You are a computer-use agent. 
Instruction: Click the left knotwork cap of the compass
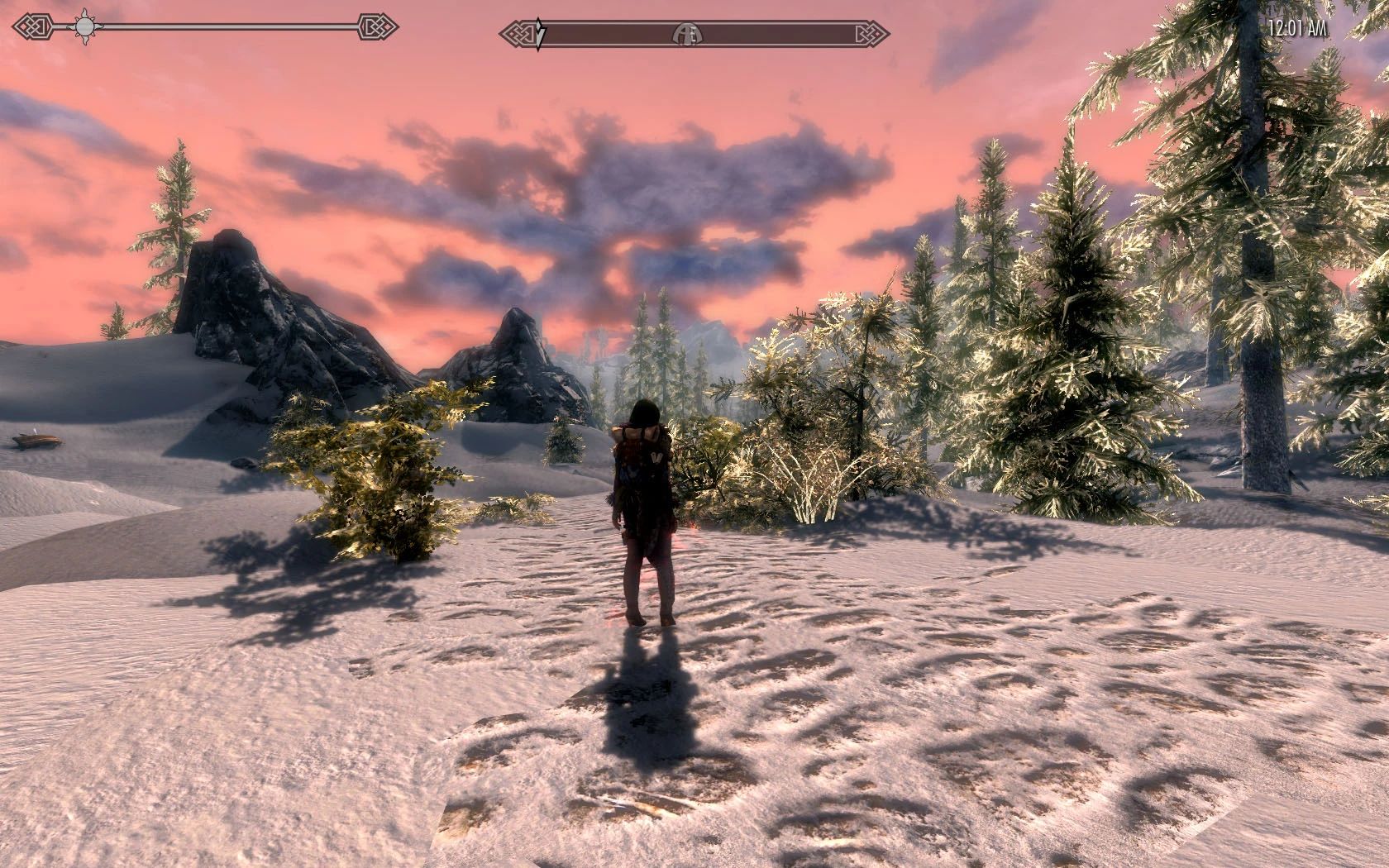[x=519, y=33]
